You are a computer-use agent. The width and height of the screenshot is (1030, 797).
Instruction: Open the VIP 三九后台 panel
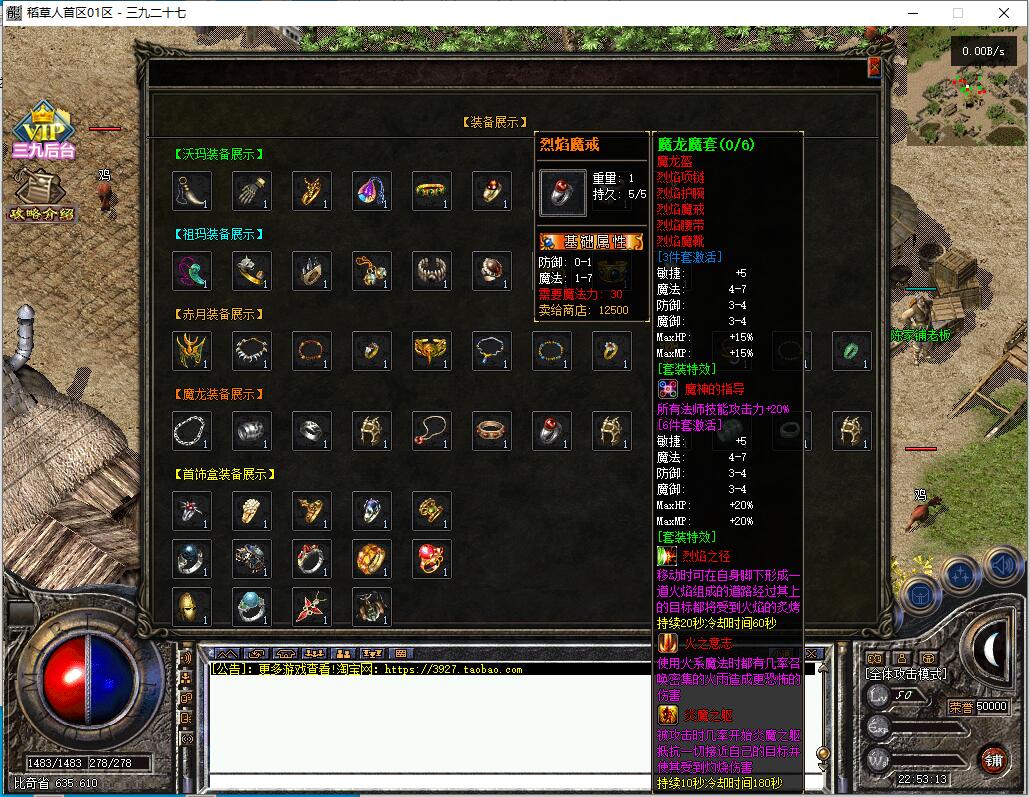coord(43,130)
